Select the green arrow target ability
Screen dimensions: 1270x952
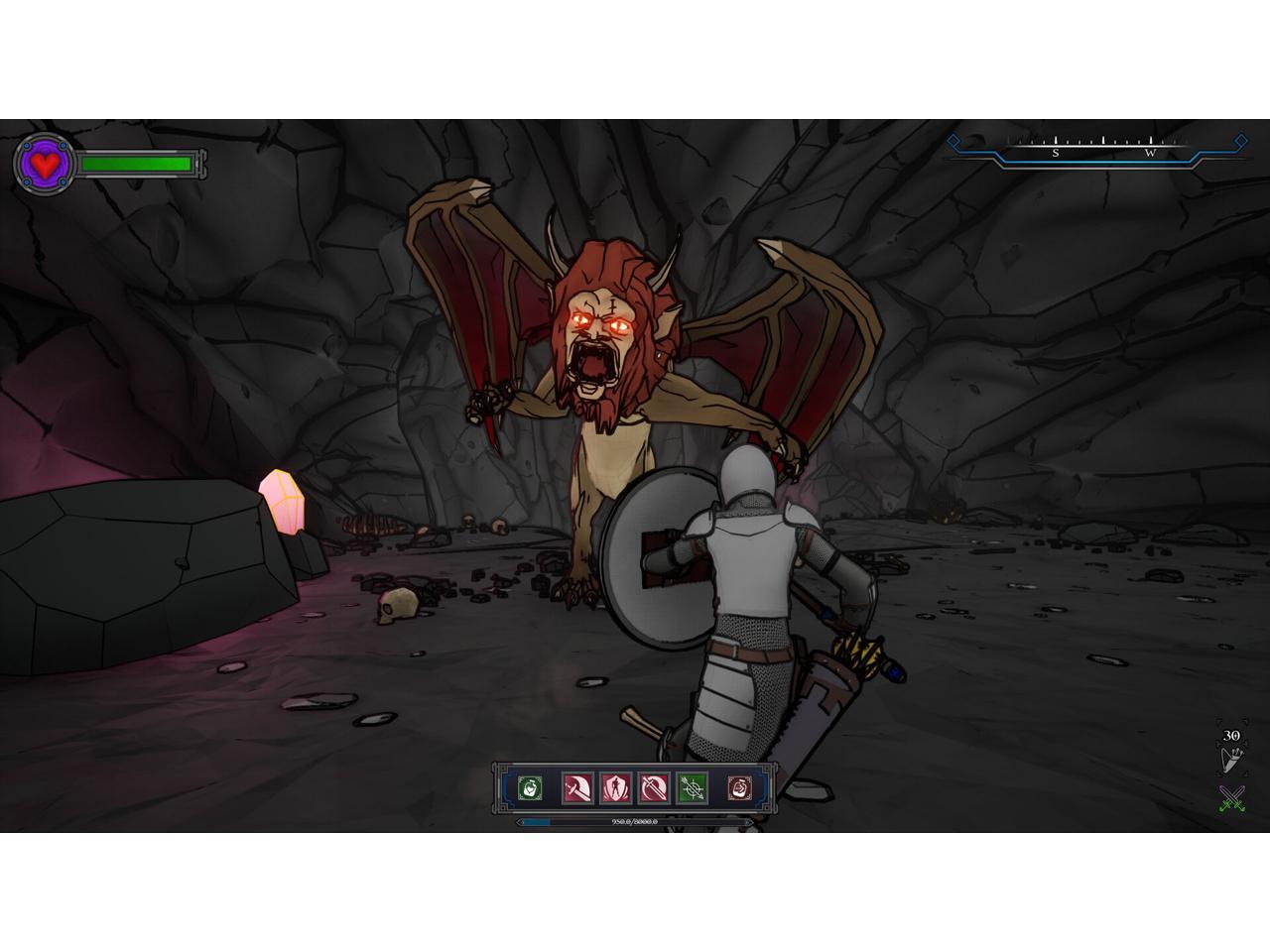click(693, 788)
